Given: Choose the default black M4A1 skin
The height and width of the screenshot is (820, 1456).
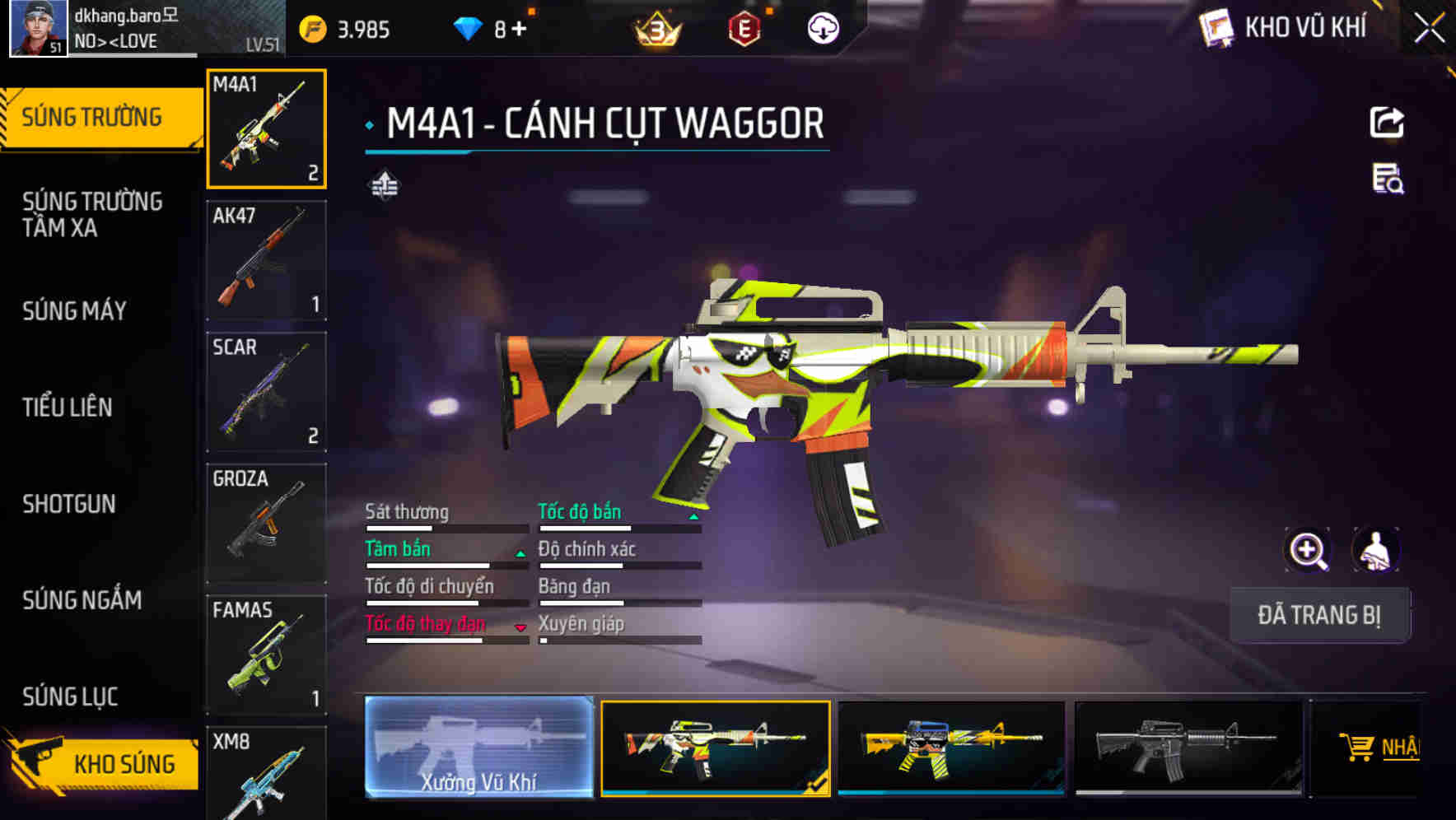Looking at the screenshot, I should click(1188, 748).
